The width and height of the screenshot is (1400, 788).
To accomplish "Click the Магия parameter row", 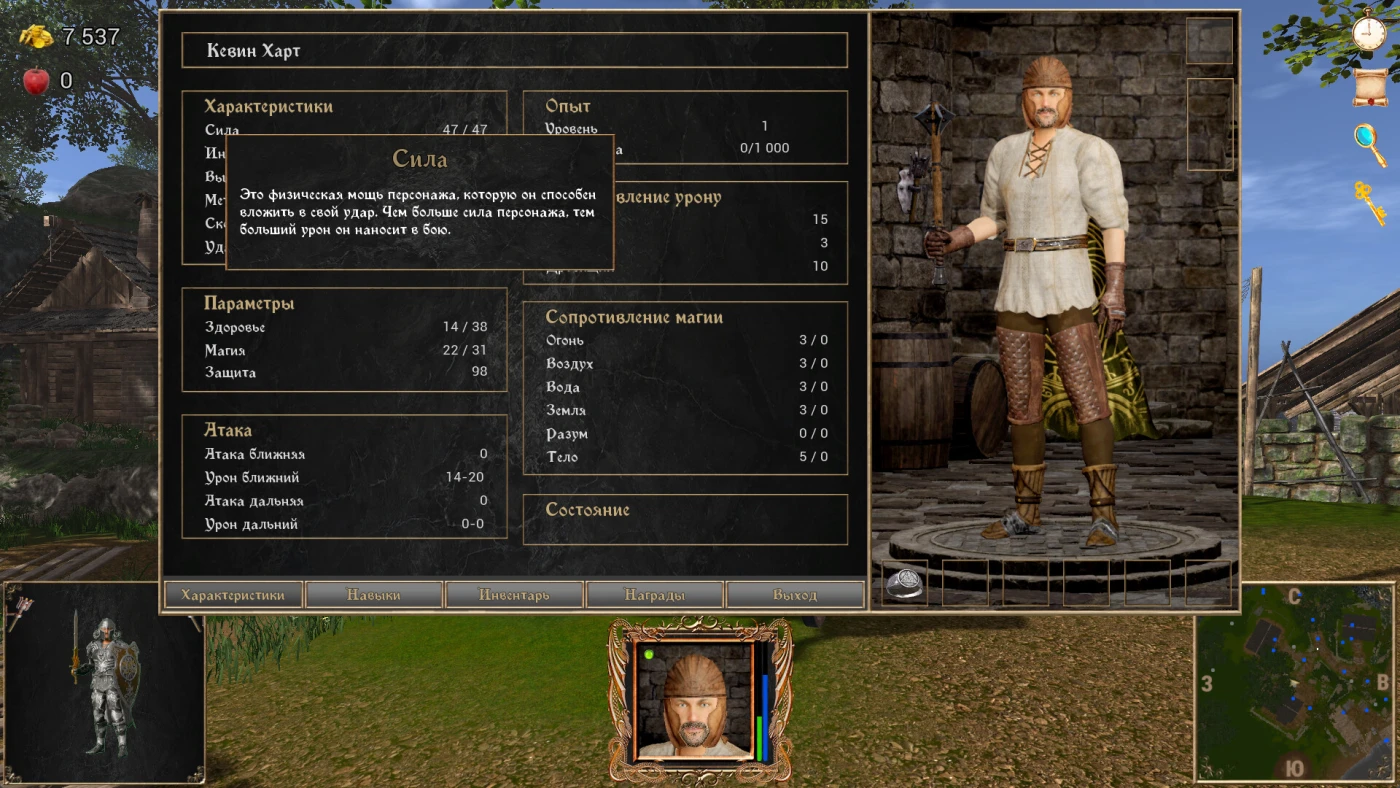I will click(x=345, y=351).
